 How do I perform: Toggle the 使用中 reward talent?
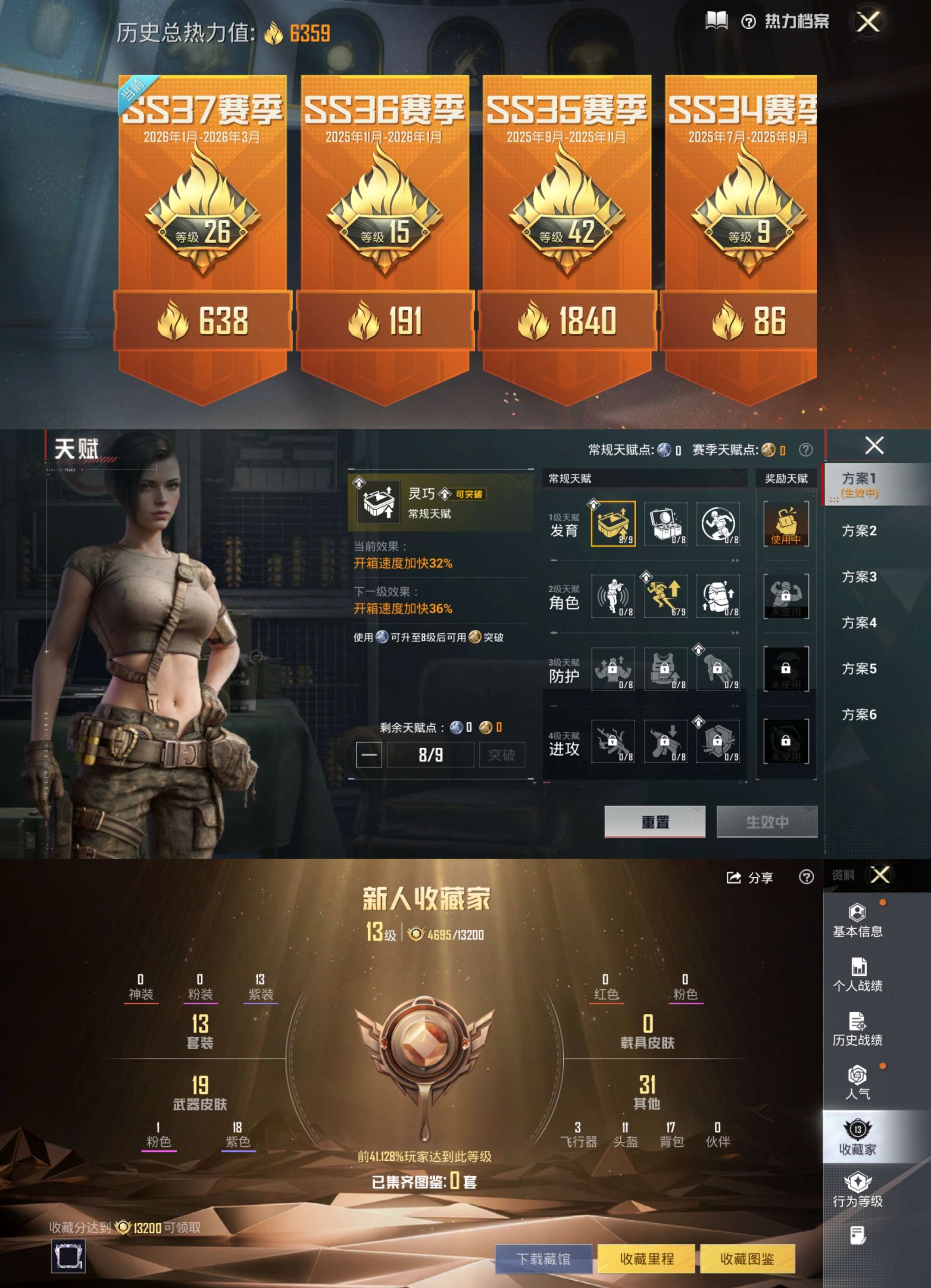[787, 524]
